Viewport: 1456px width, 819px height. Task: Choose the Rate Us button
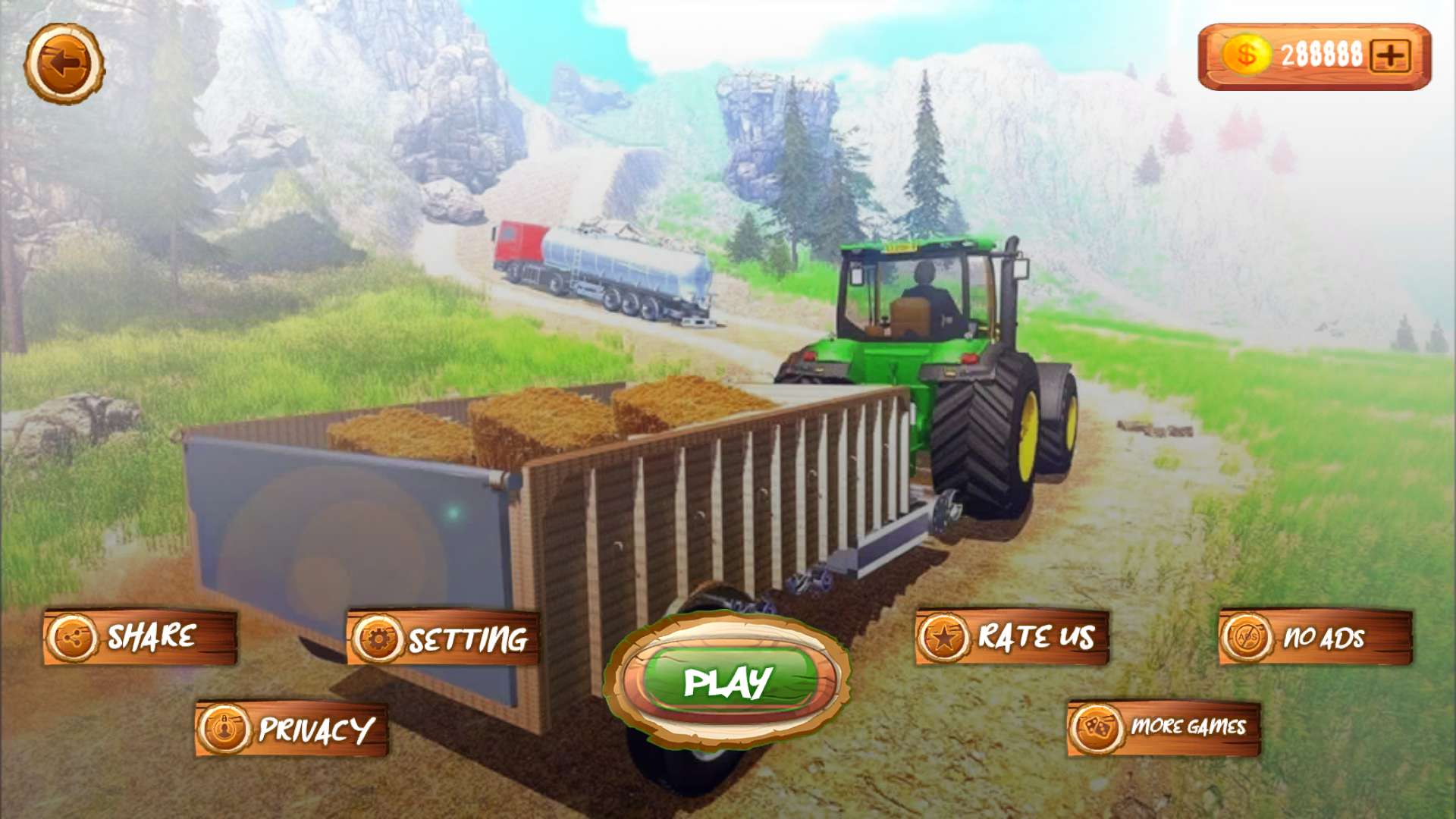[x=1012, y=637]
